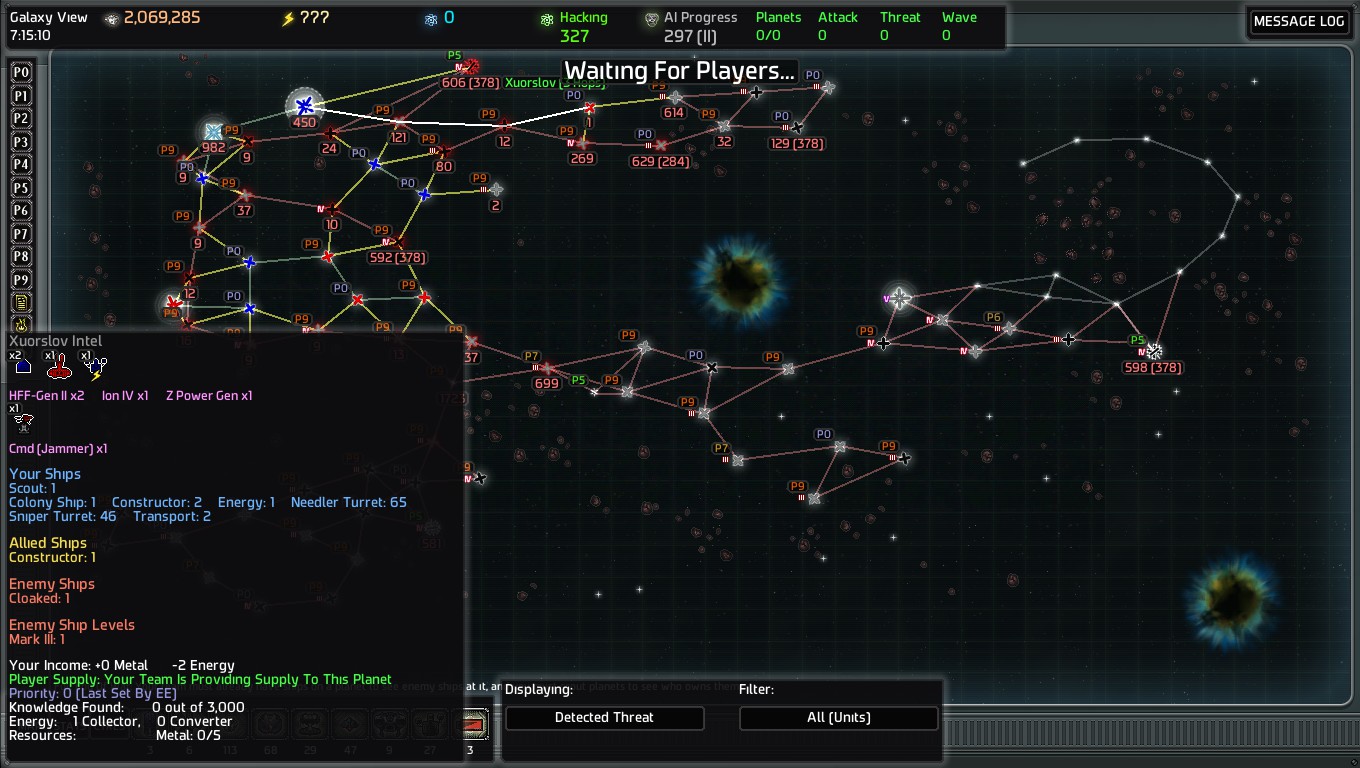The height and width of the screenshot is (768, 1360).
Task: Change the All (Units) filter
Action: coord(838,717)
